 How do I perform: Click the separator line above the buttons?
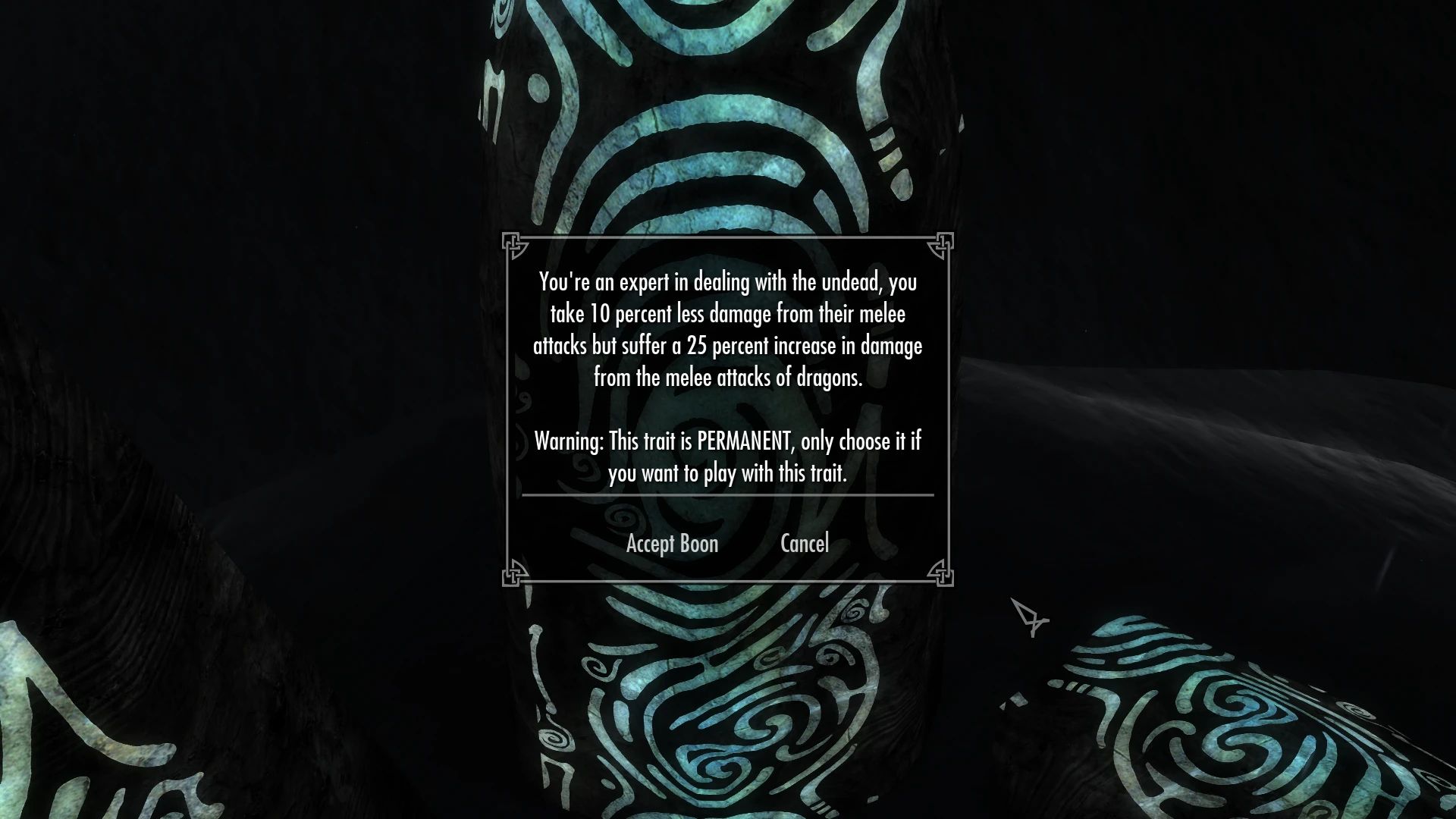pos(726,497)
